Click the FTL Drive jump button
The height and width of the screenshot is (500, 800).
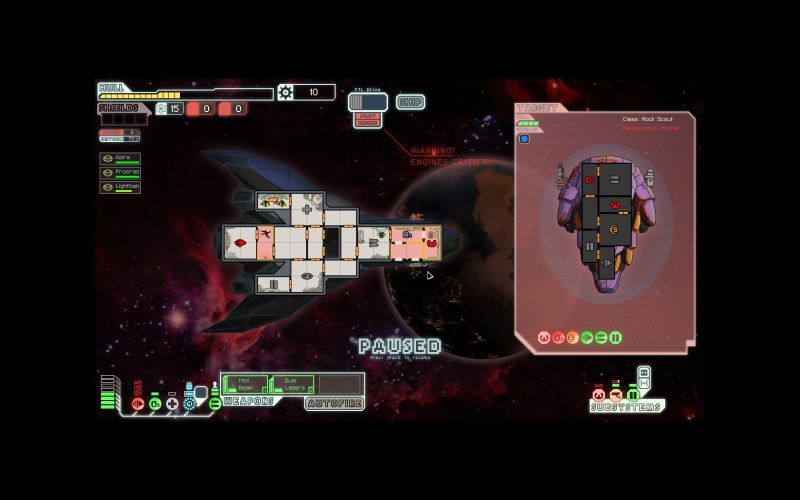pos(367,101)
